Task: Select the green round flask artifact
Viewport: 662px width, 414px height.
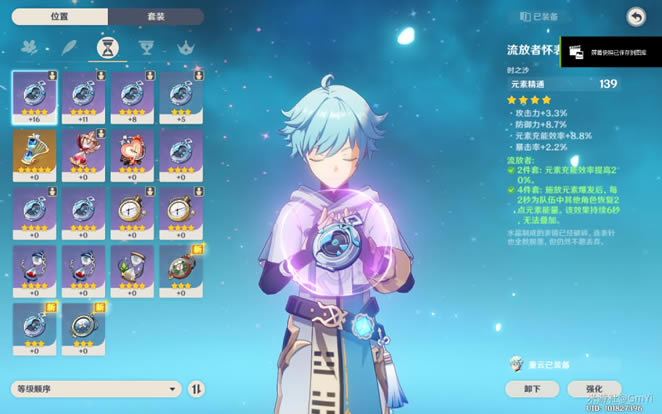Action: pos(181,270)
